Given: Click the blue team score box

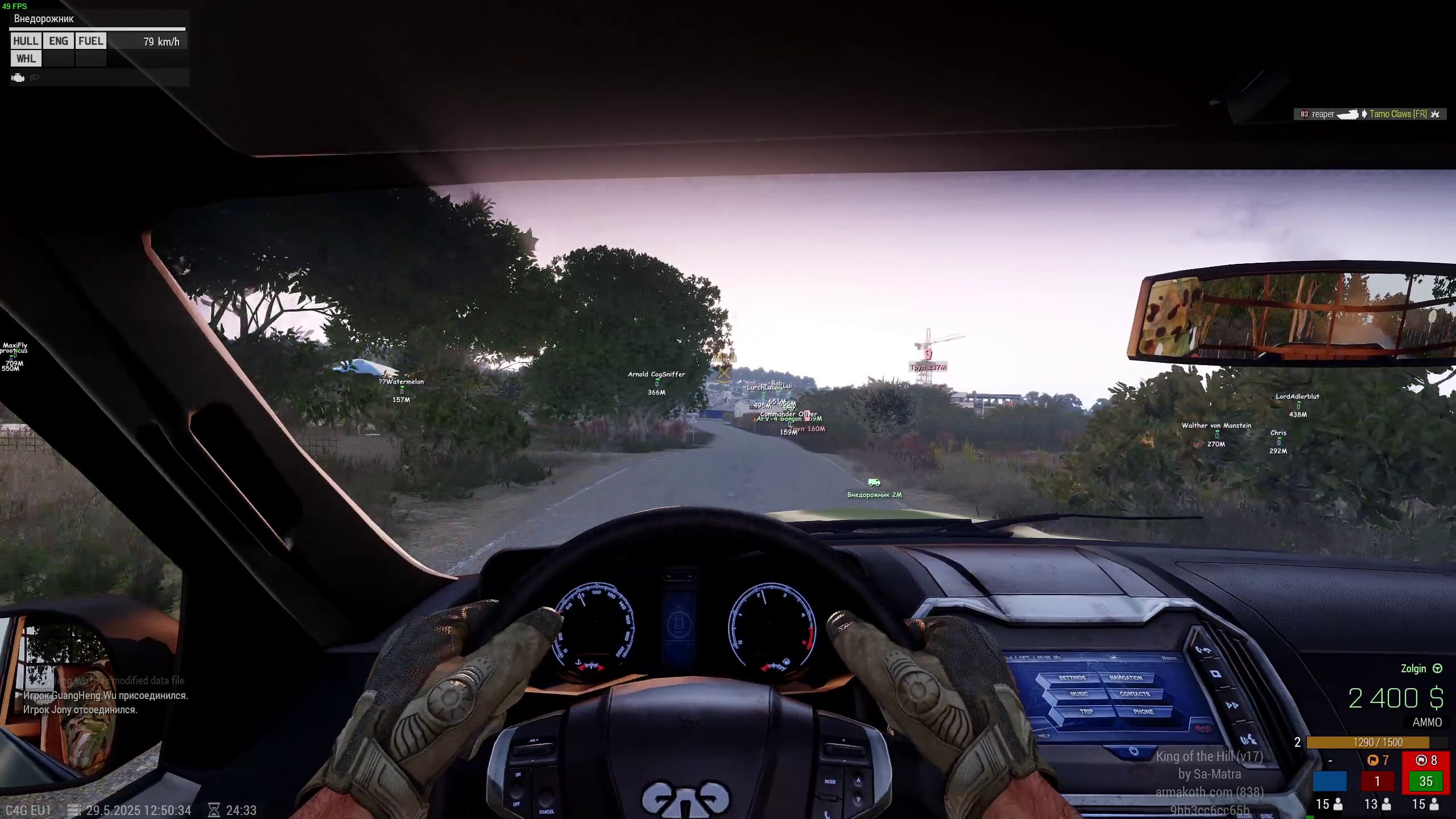Looking at the screenshot, I should coord(1329,781).
